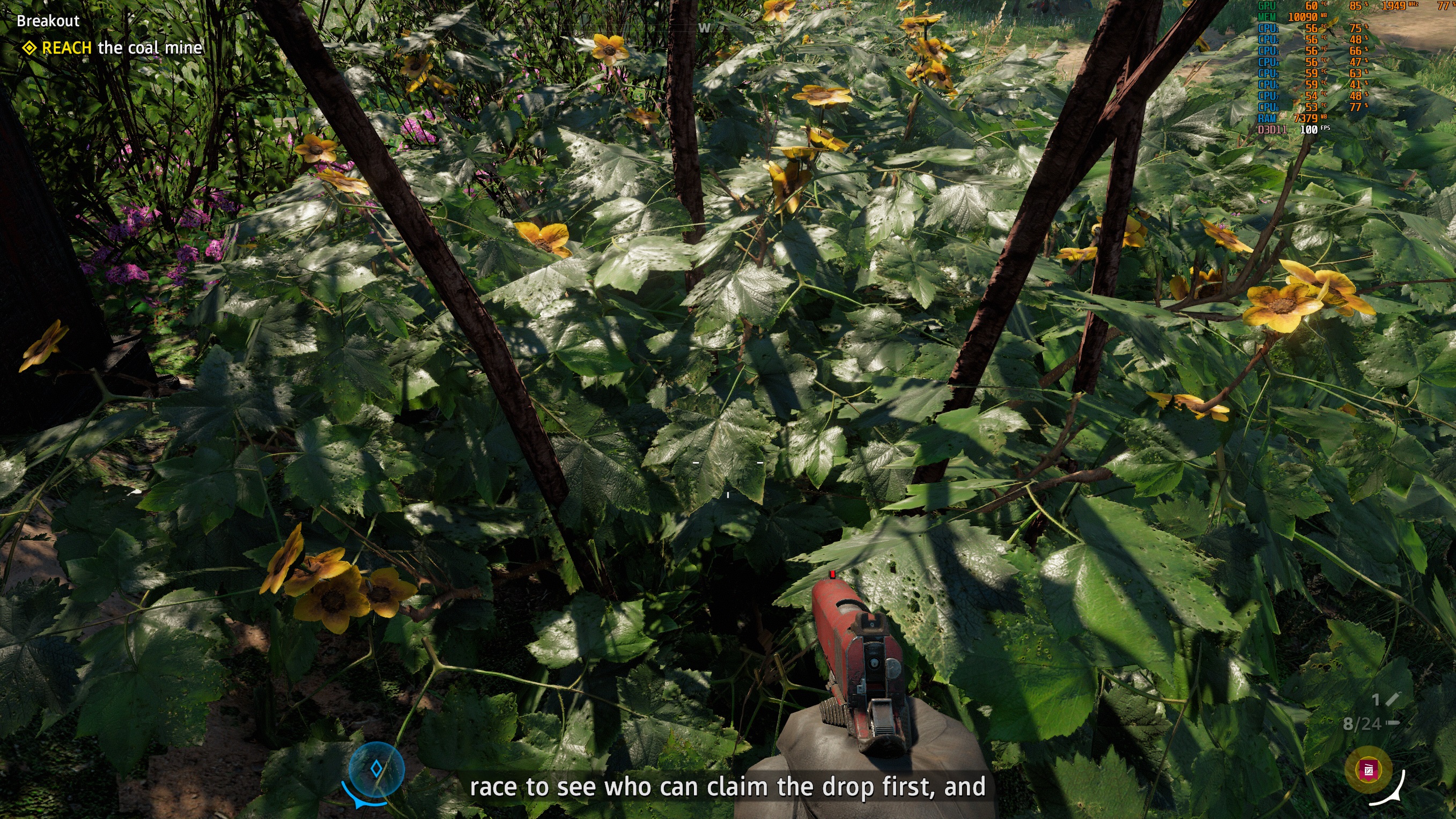Click the subtitle text bar at bottom
1456x819 pixels.
pyautogui.click(x=728, y=786)
